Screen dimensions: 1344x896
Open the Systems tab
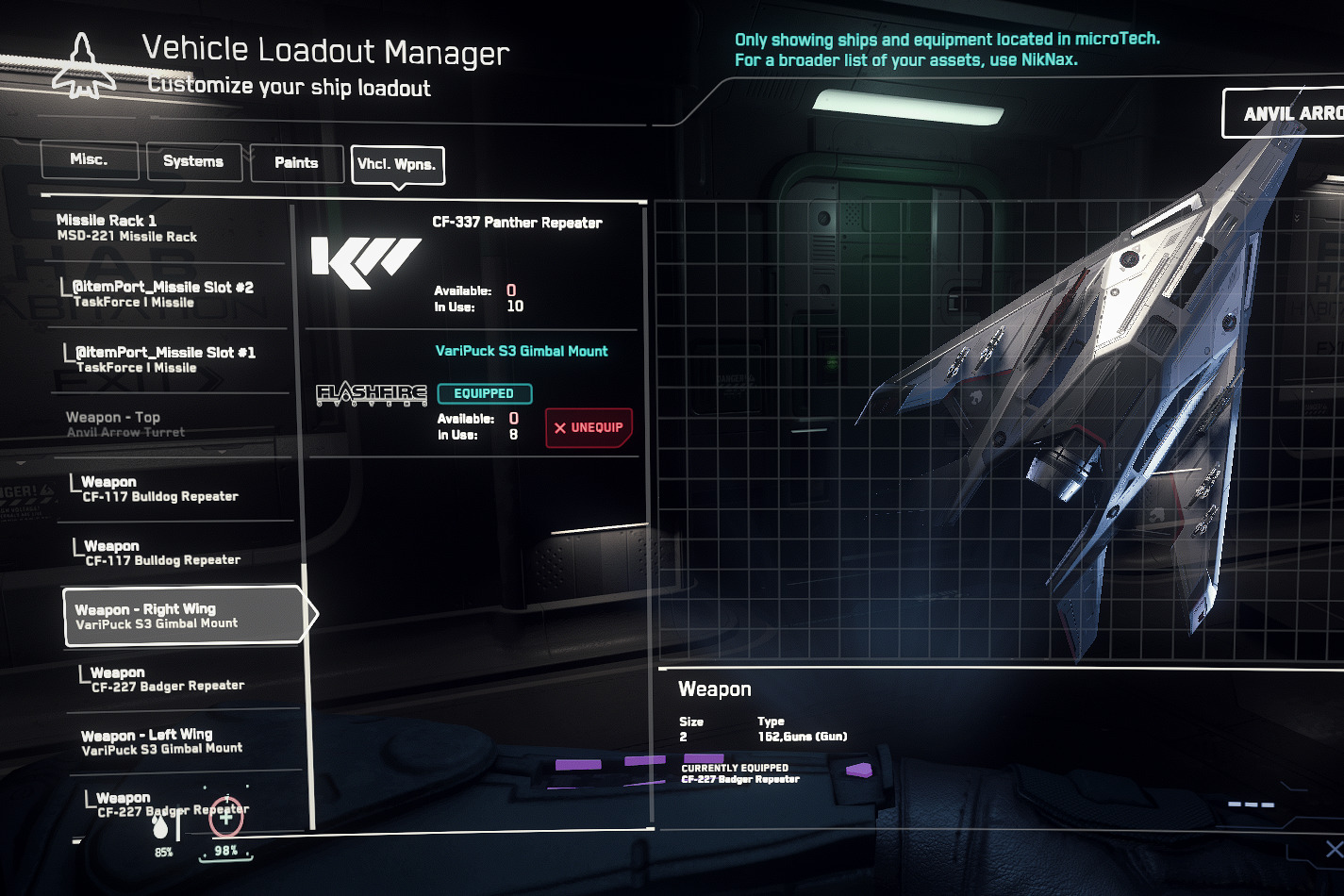point(193,161)
